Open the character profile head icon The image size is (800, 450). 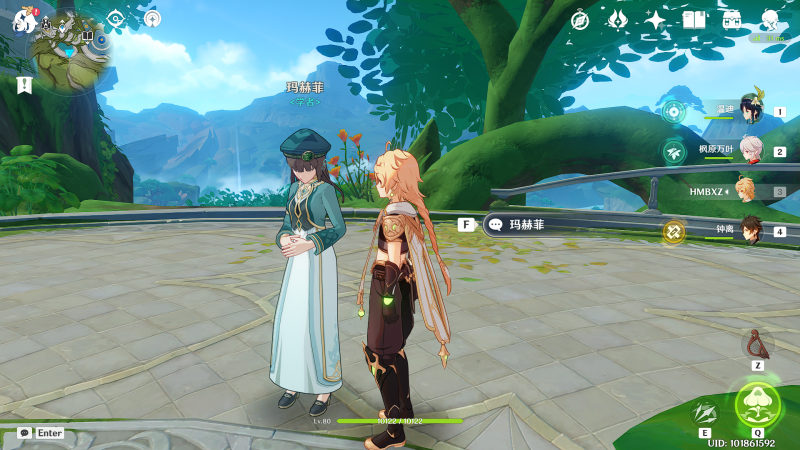(x=770, y=19)
